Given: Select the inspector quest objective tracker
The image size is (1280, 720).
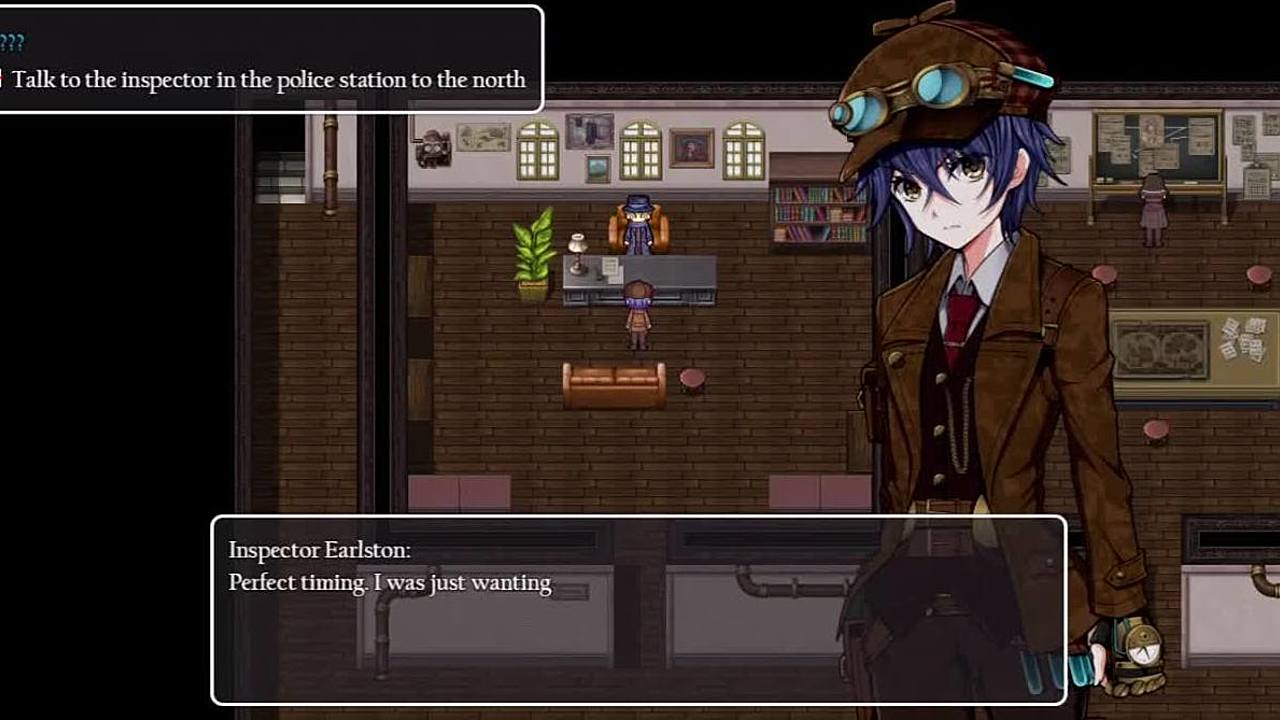Looking at the screenshot, I should [x=268, y=79].
